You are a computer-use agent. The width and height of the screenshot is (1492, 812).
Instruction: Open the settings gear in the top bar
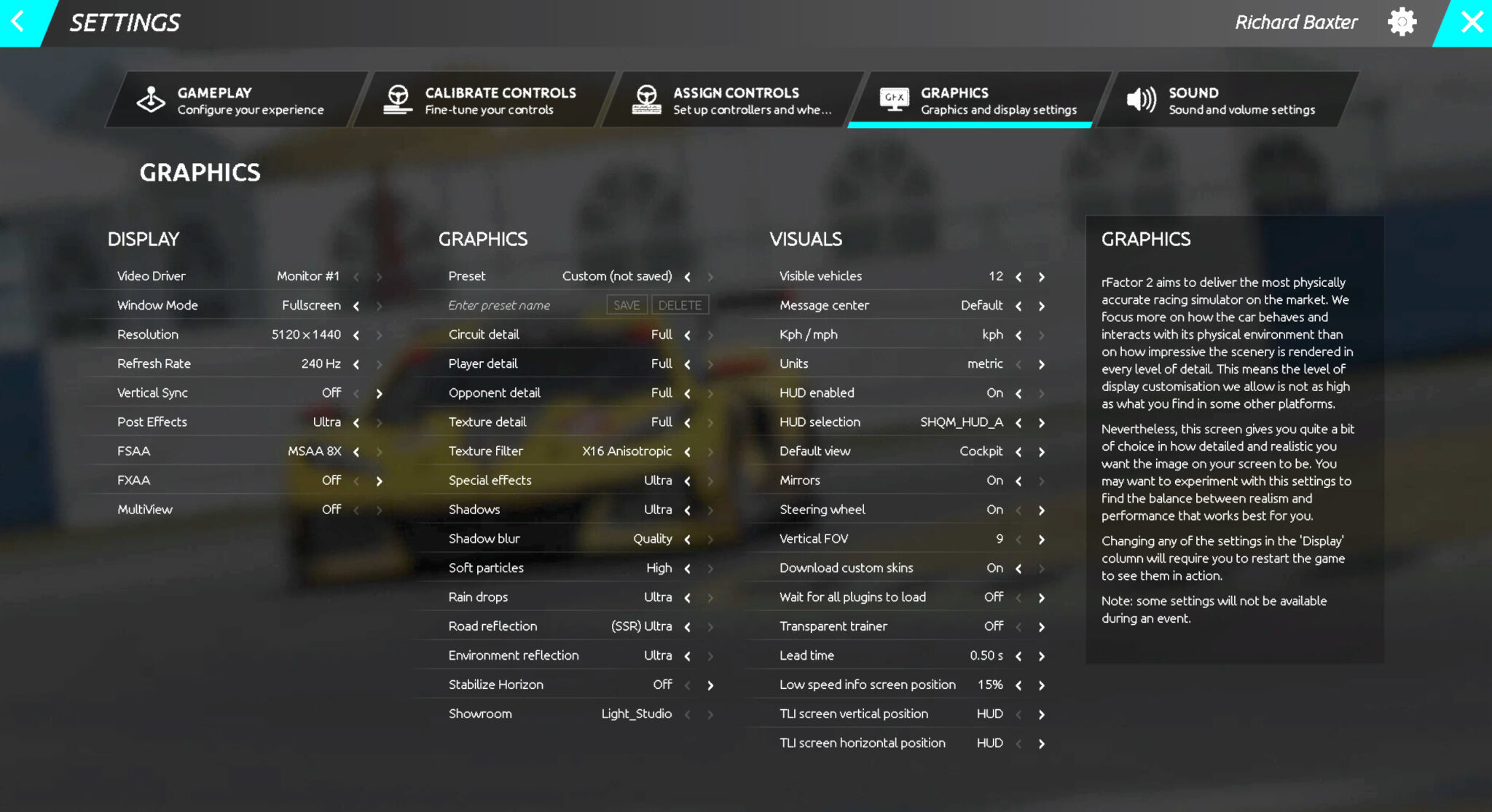(x=1401, y=22)
